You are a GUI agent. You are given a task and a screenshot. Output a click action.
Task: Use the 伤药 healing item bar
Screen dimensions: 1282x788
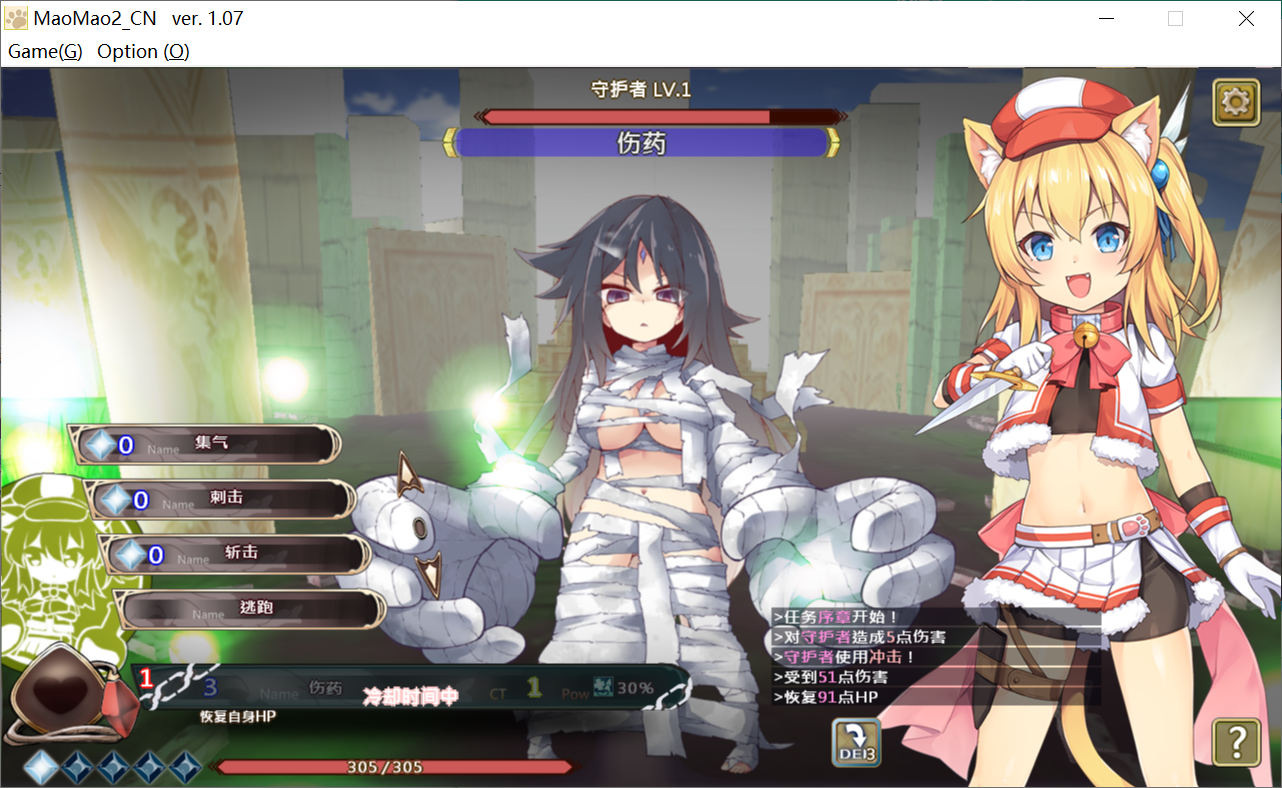click(x=410, y=688)
